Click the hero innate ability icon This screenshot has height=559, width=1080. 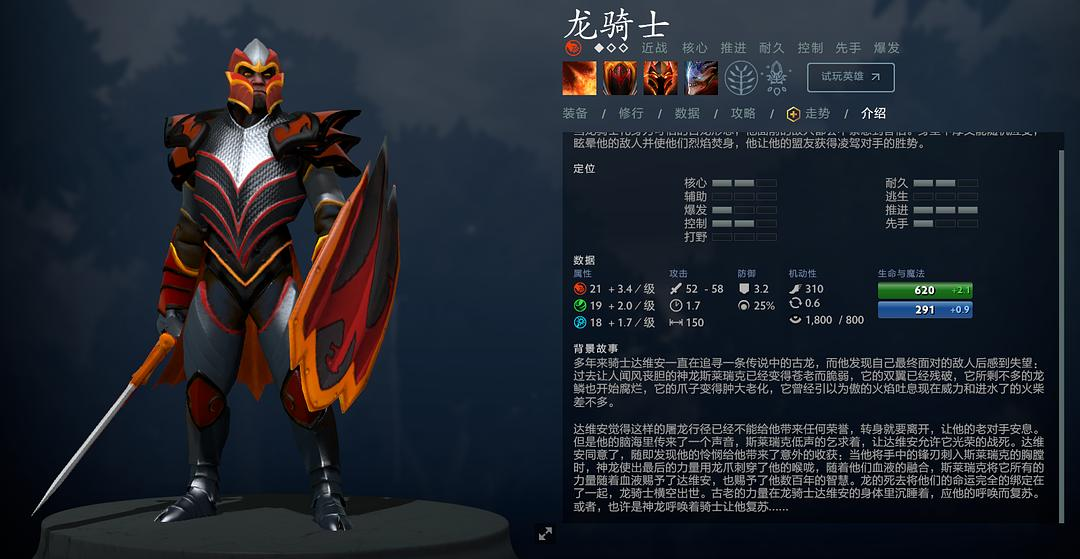pos(777,77)
